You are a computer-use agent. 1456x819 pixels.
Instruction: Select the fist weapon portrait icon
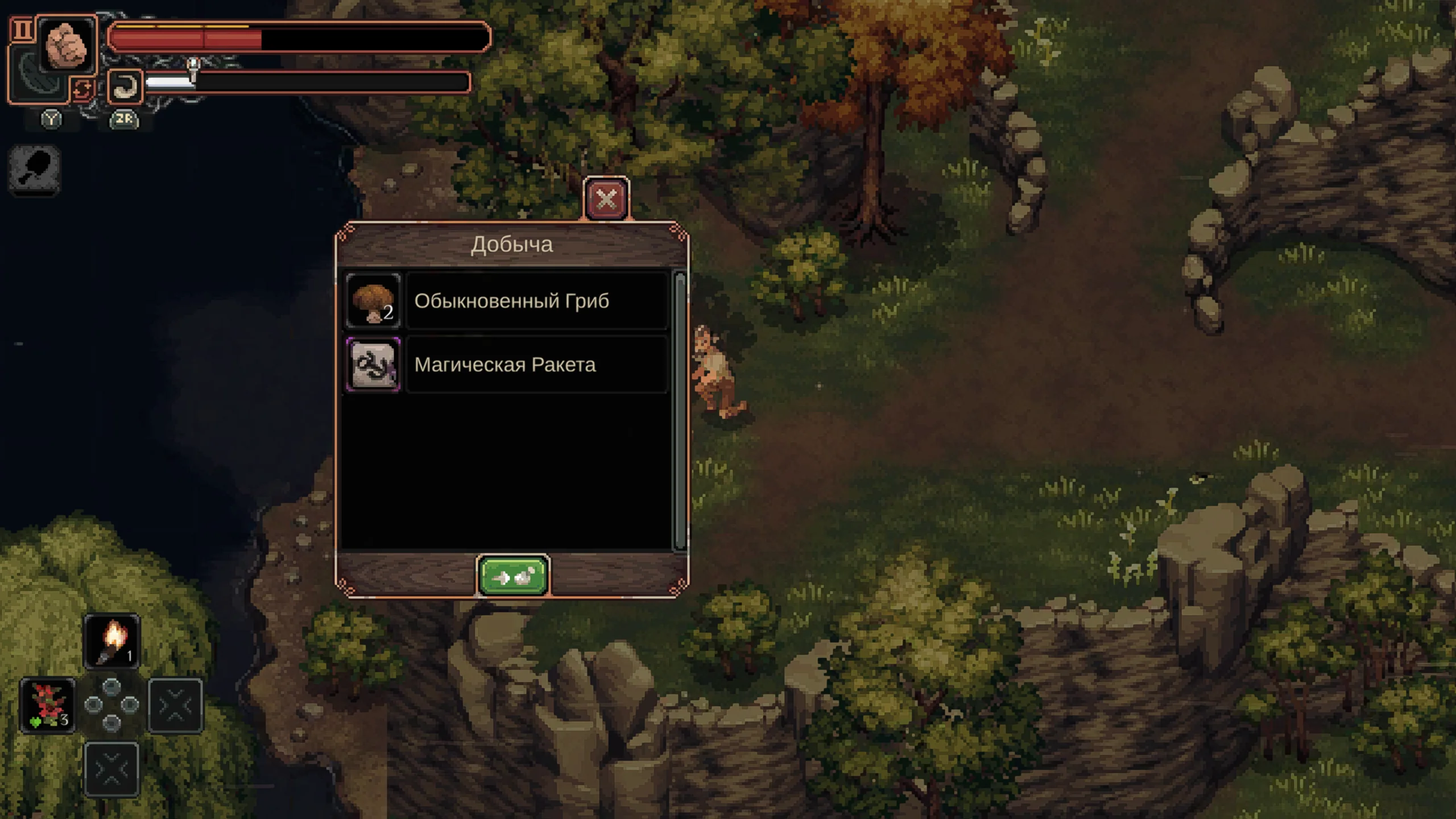(67, 45)
